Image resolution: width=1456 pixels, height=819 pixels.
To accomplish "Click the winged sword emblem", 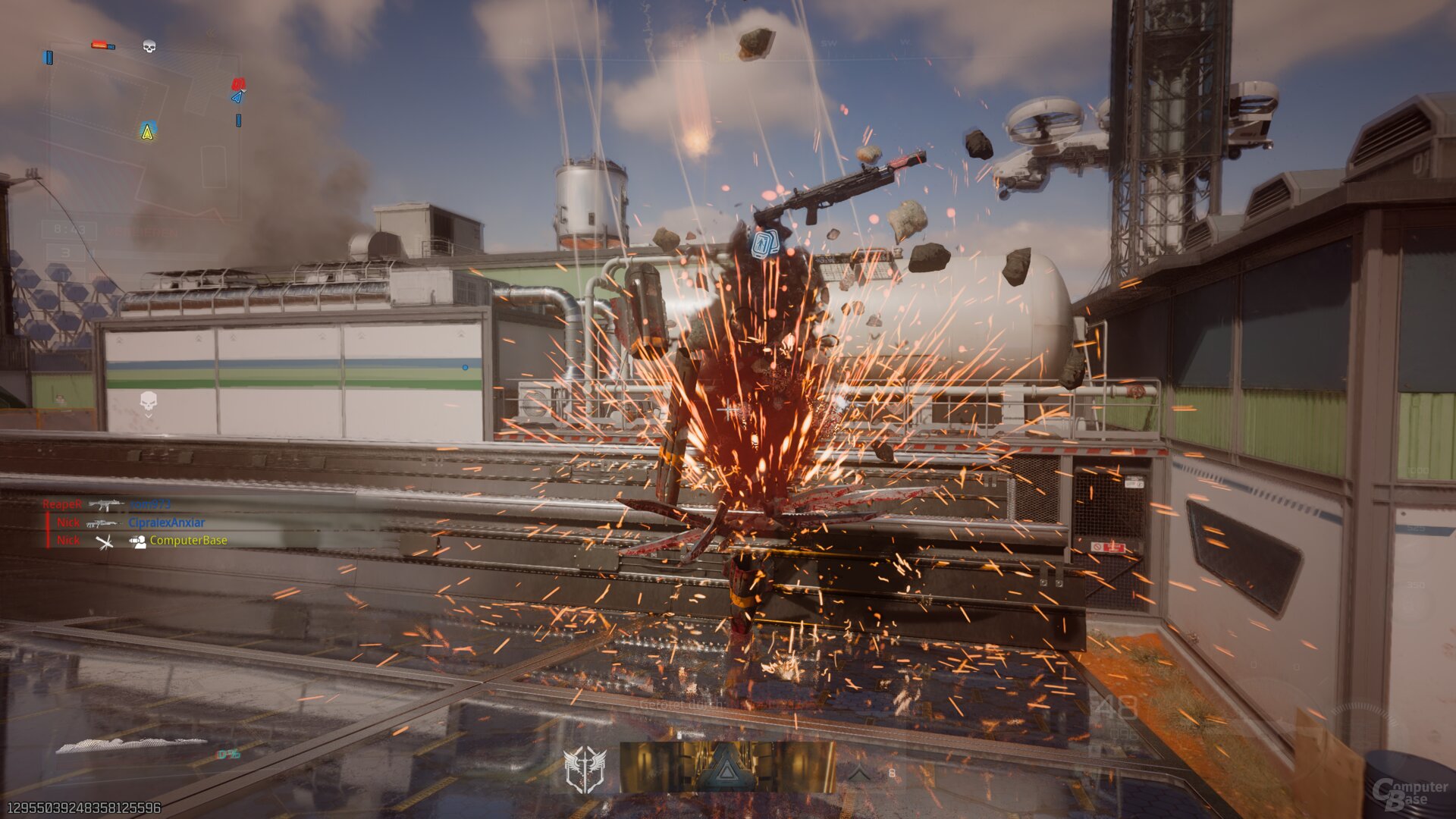I will click(x=585, y=769).
